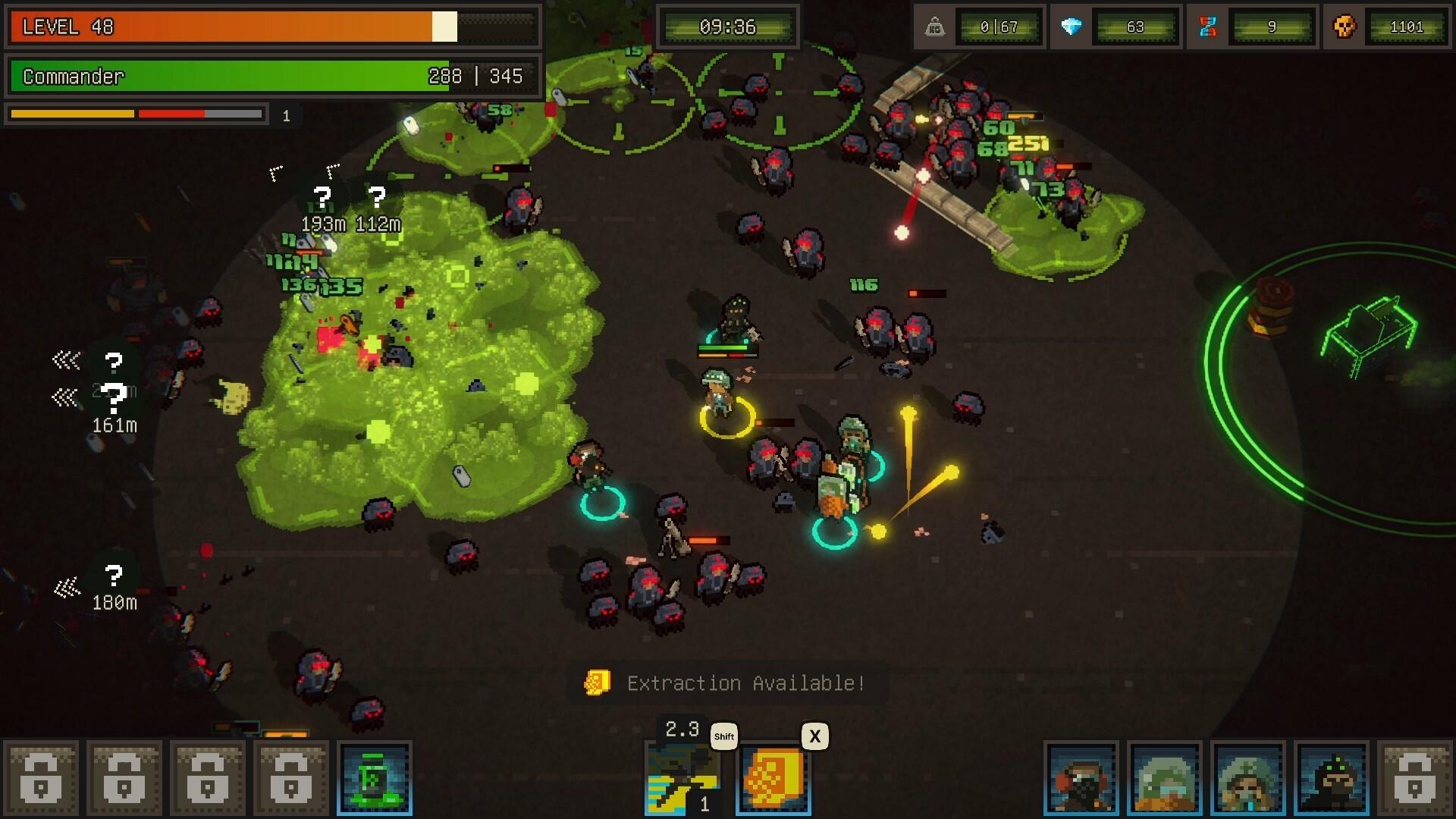Screen dimensions: 1456x819
Task: Click the 09:36 mission timer display
Action: pyautogui.click(x=727, y=26)
